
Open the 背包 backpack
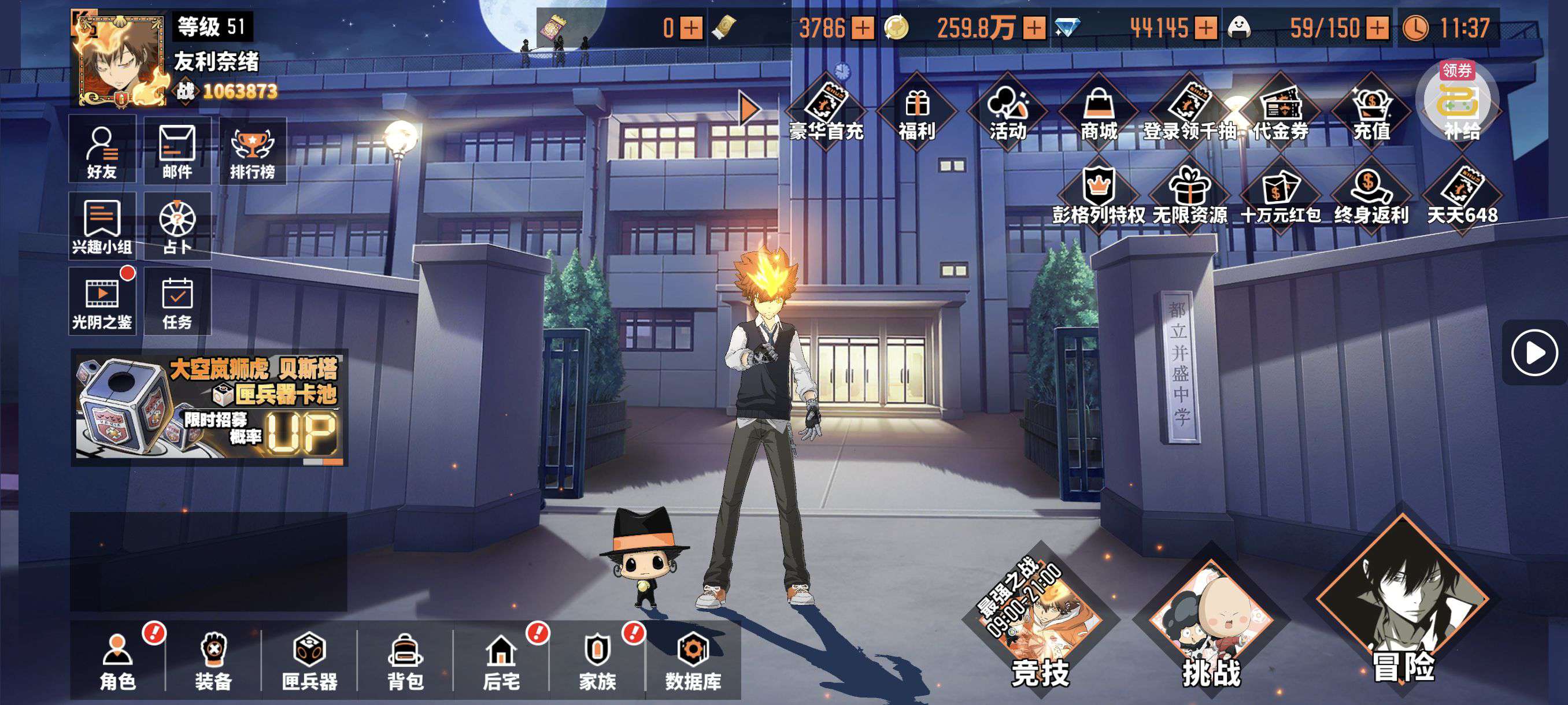click(405, 661)
